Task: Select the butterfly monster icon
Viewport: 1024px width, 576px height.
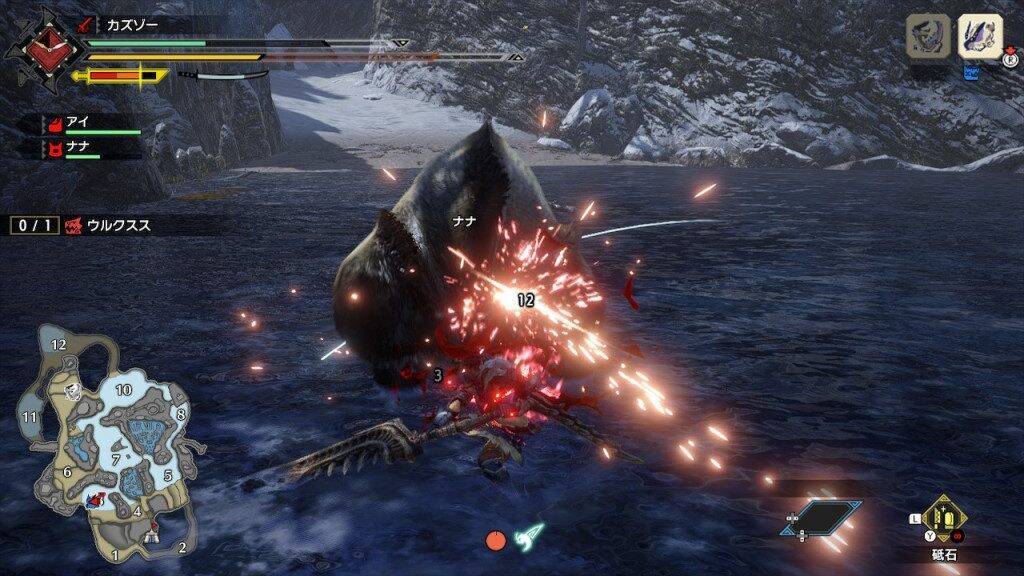Action: point(980,38)
